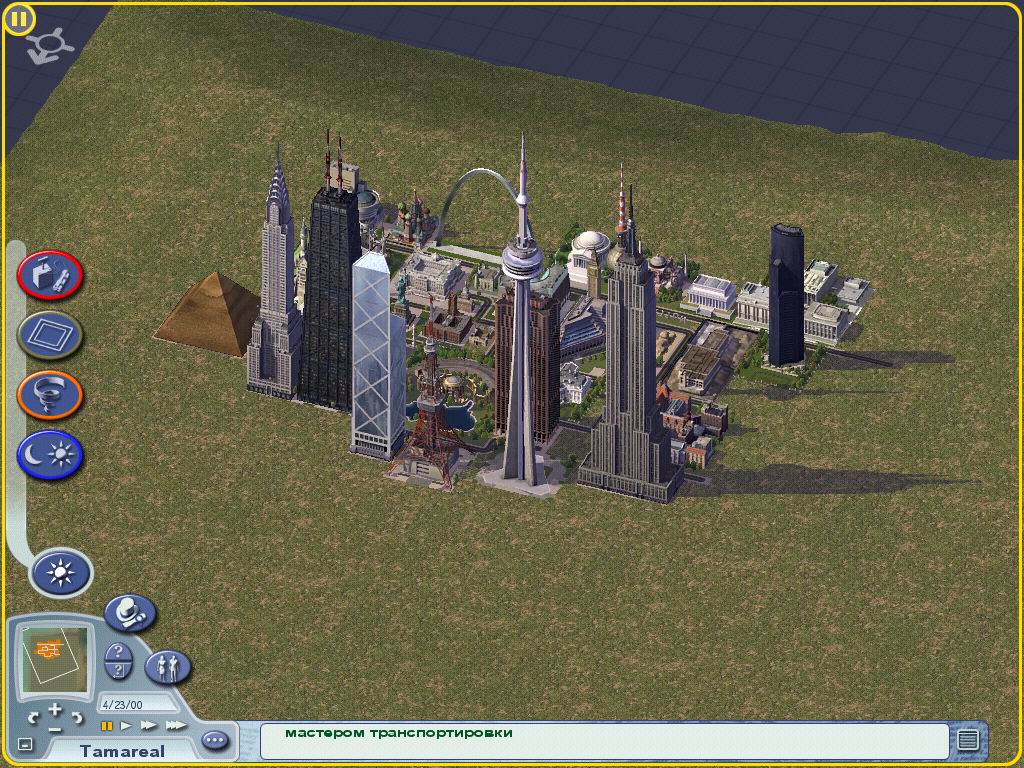Open the Mayor mode top hat button
This screenshot has height=768, width=1024.
click(x=130, y=612)
